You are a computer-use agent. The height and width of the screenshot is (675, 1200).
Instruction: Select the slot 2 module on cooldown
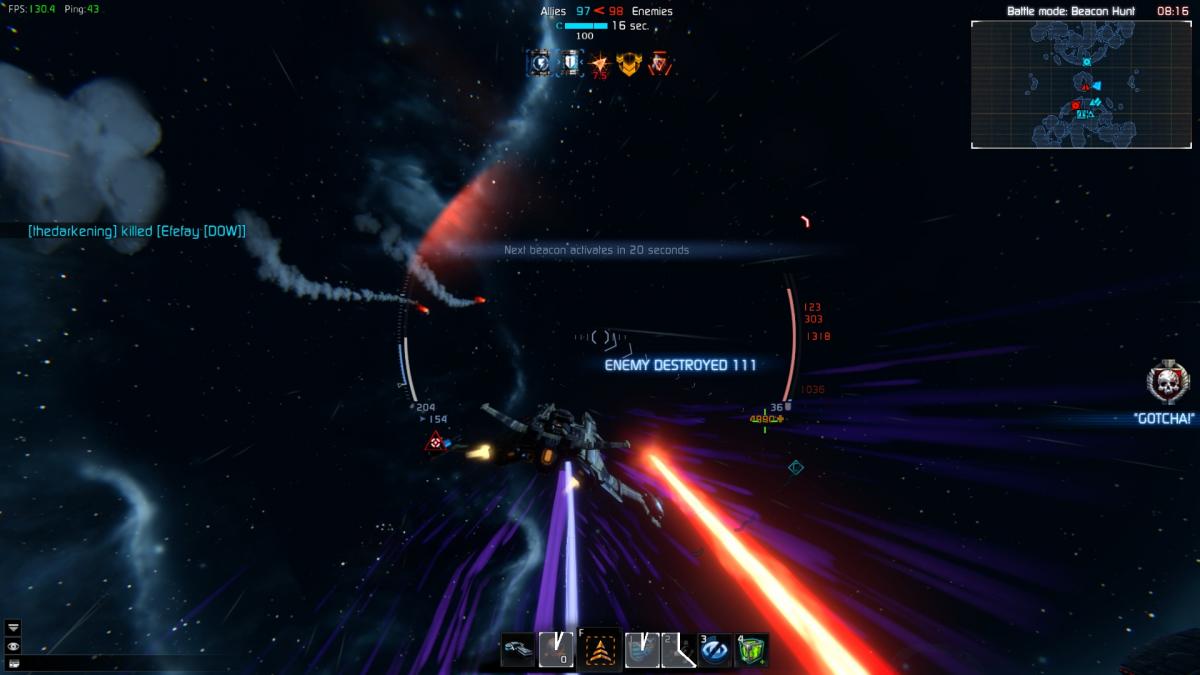point(678,650)
